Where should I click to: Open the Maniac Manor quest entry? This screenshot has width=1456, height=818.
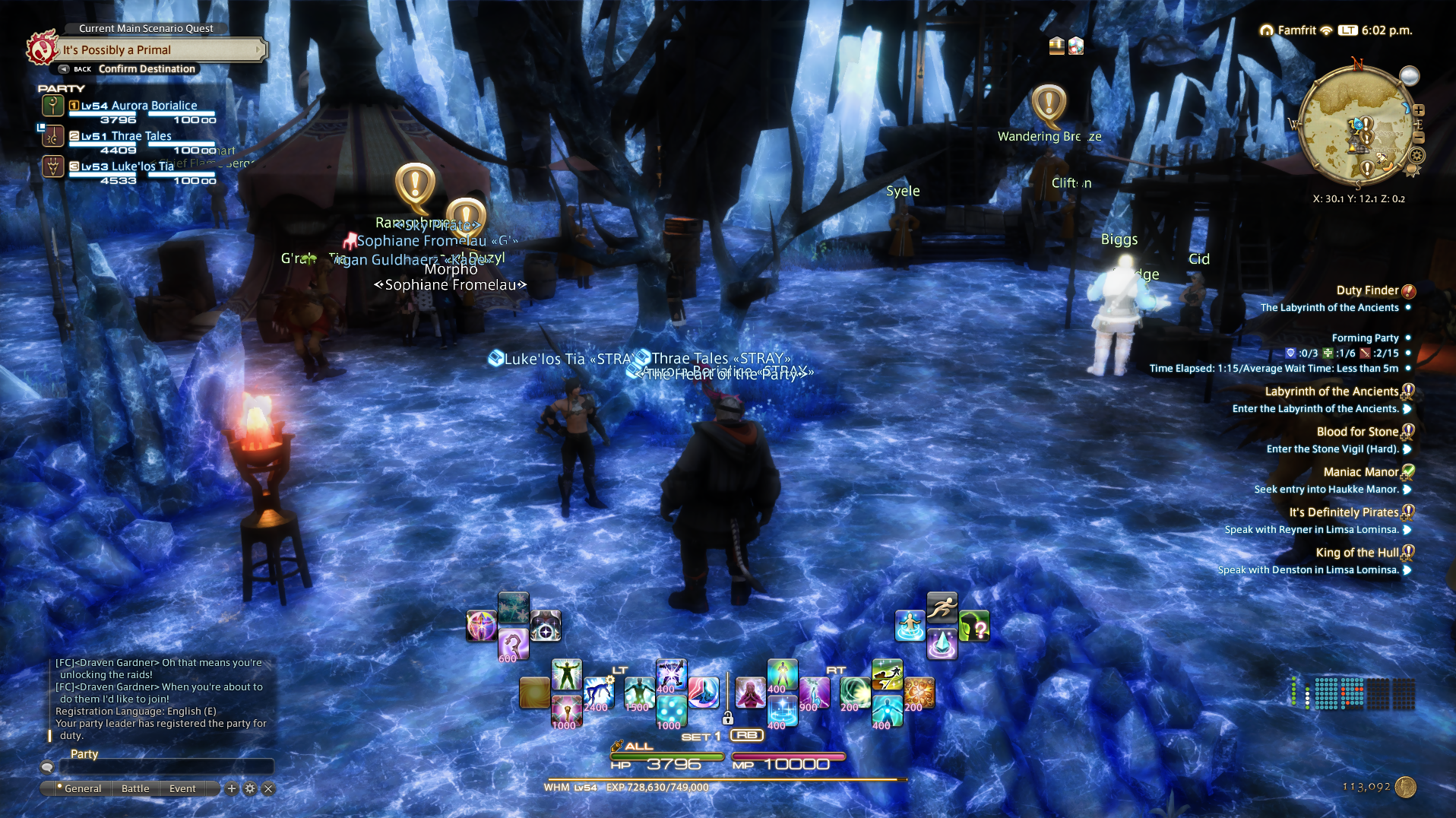[x=1360, y=472]
